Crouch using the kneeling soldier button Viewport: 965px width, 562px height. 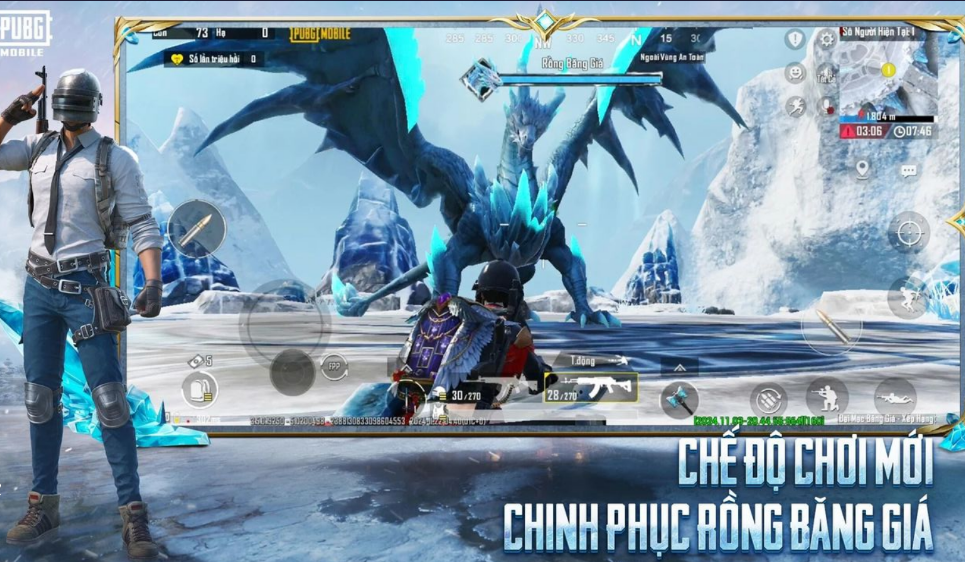click(x=827, y=397)
